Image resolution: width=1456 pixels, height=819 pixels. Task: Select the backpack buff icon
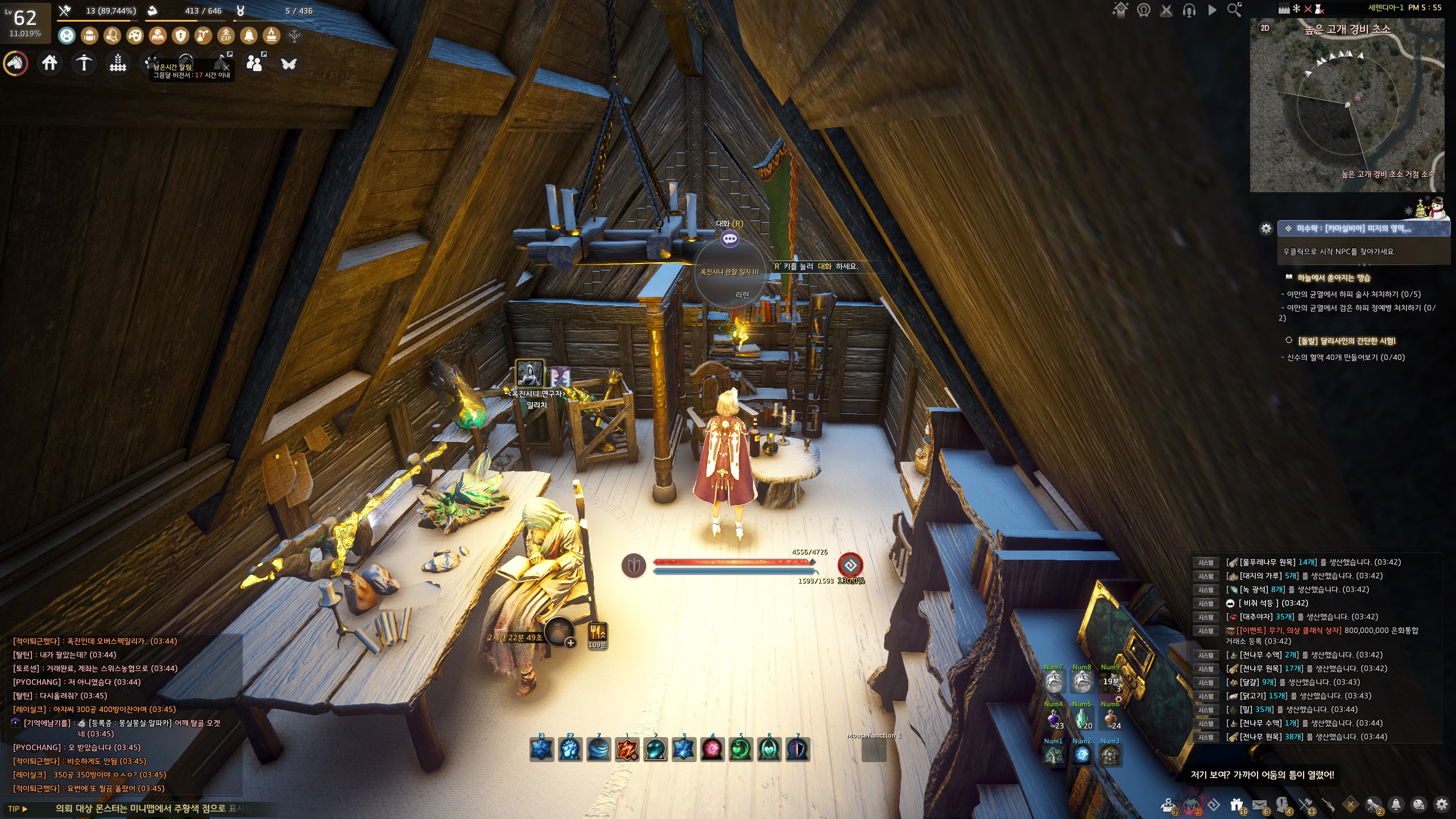tap(89, 36)
